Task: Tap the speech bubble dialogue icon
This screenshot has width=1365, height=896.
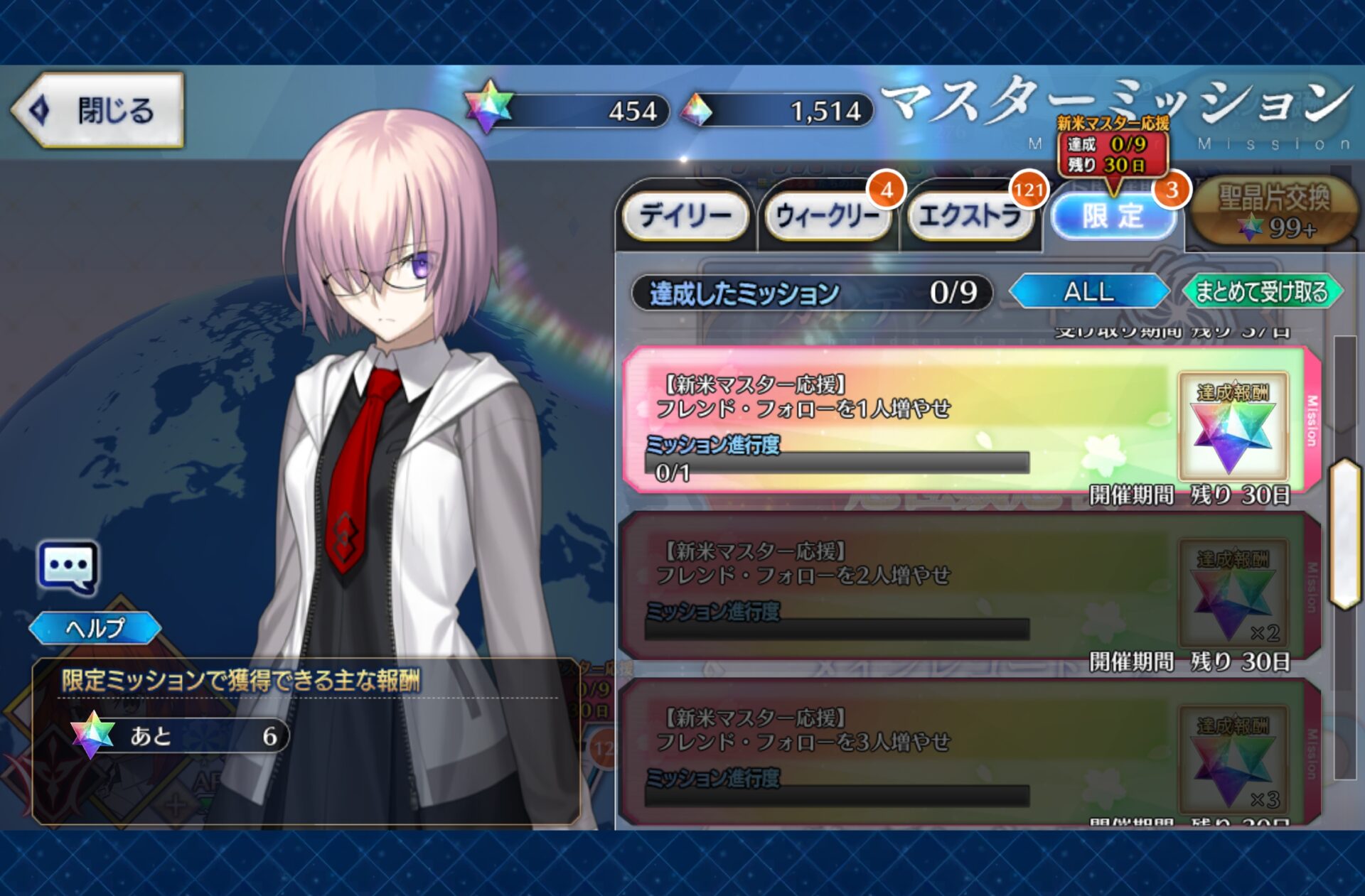Action: click(x=68, y=567)
